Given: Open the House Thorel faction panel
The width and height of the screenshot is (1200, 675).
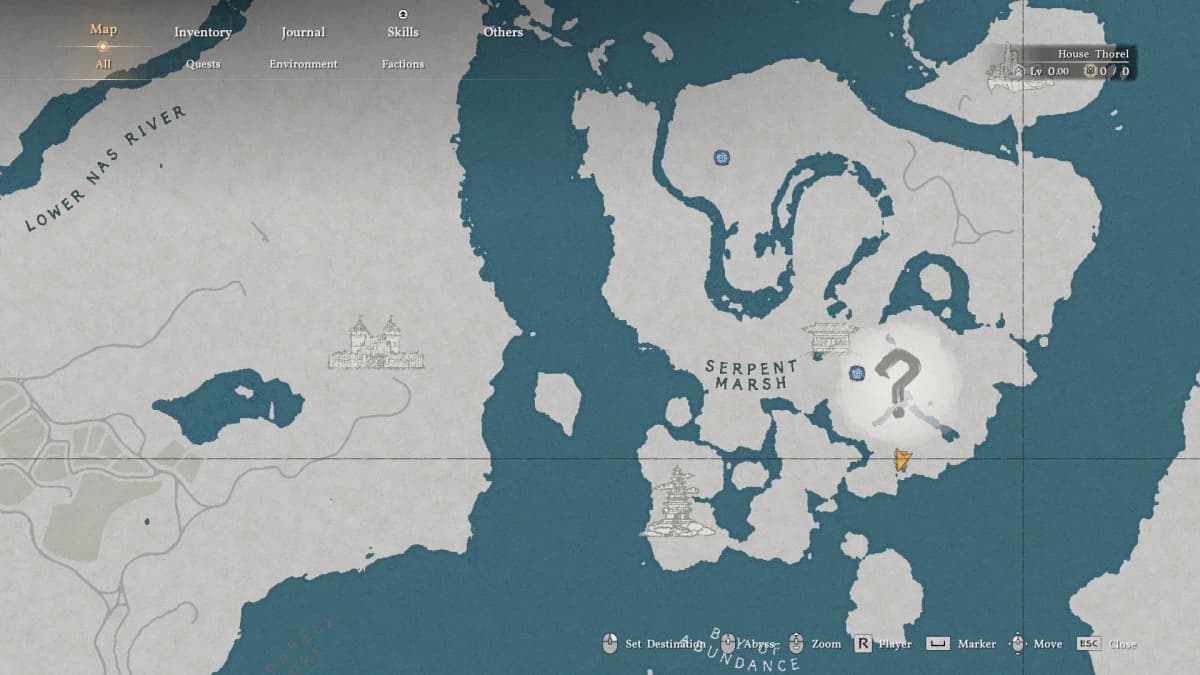Looking at the screenshot, I should (x=1062, y=62).
